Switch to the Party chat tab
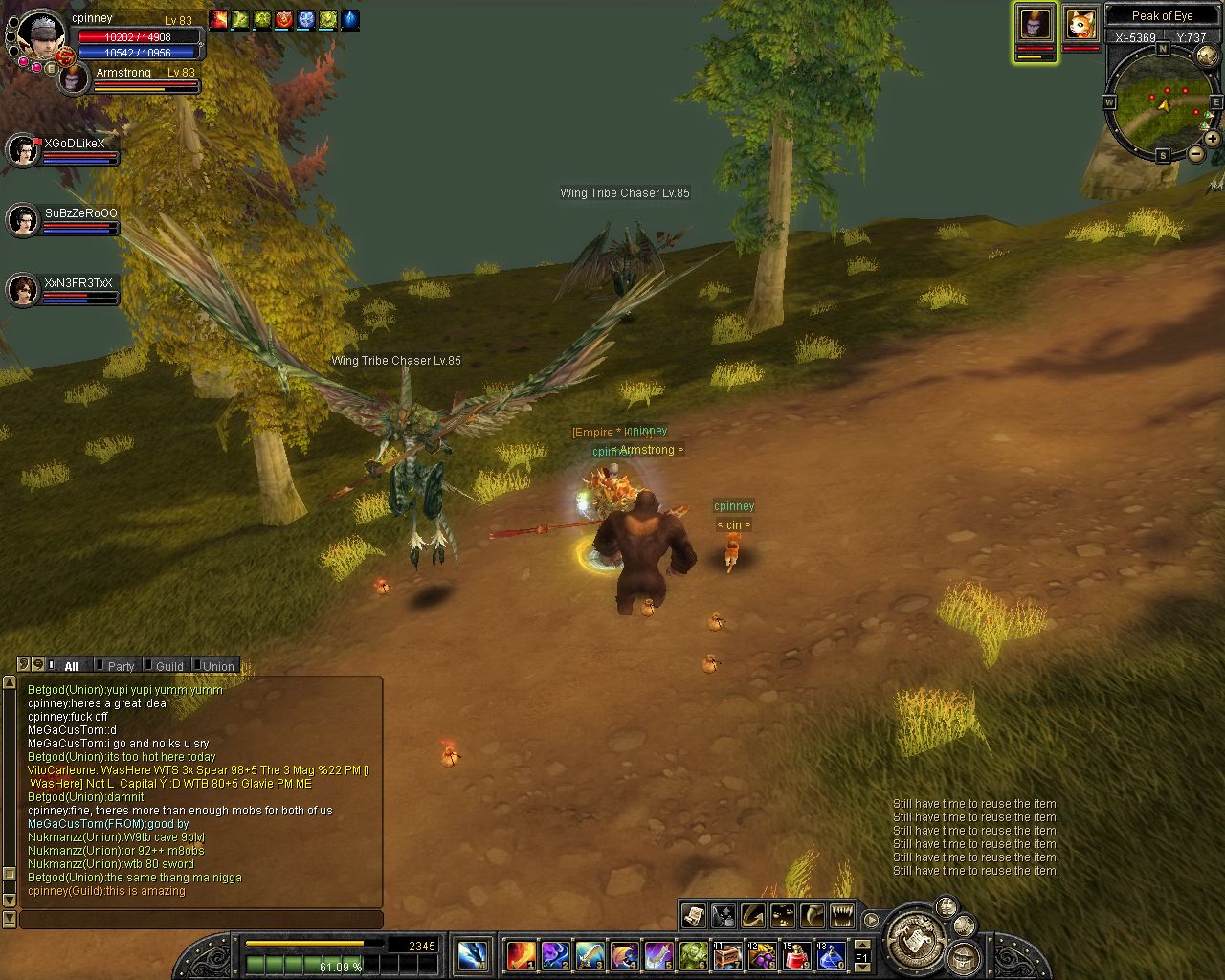The height and width of the screenshot is (980, 1225). pyautogui.click(x=120, y=666)
